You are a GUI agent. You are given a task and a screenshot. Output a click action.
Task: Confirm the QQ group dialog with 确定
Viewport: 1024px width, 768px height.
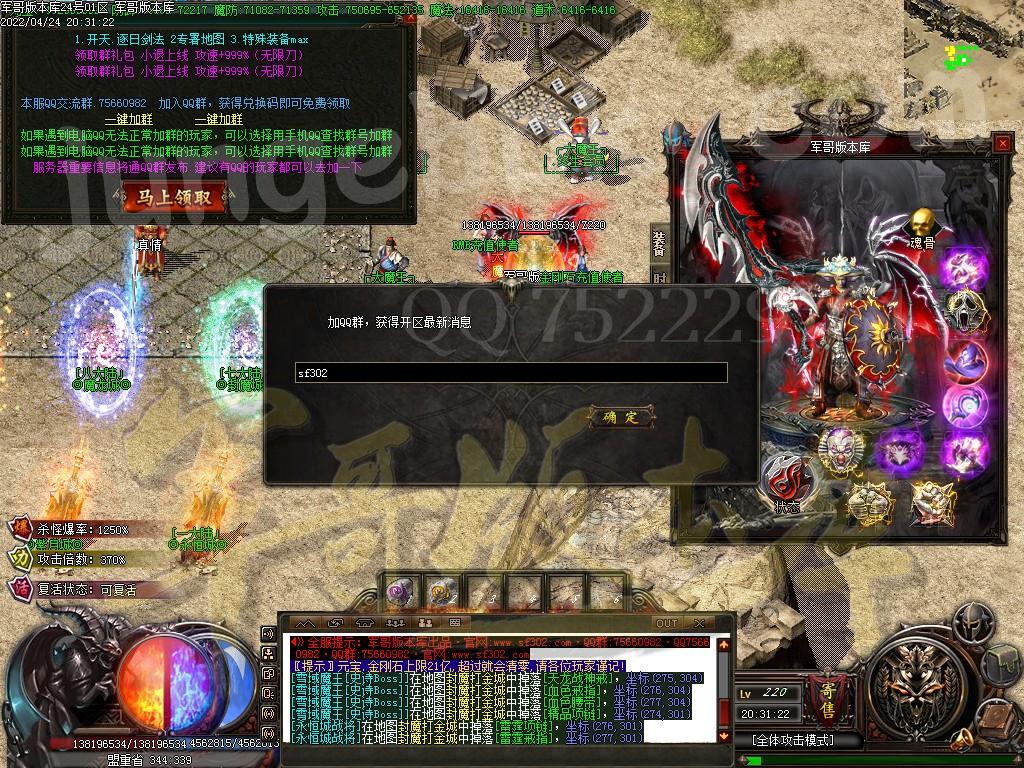click(x=621, y=417)
